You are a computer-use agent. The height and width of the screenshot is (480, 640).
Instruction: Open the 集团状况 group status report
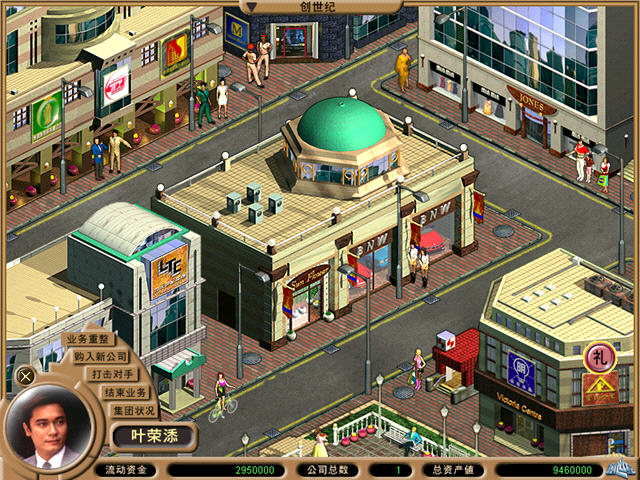click(x=133, y=410)
